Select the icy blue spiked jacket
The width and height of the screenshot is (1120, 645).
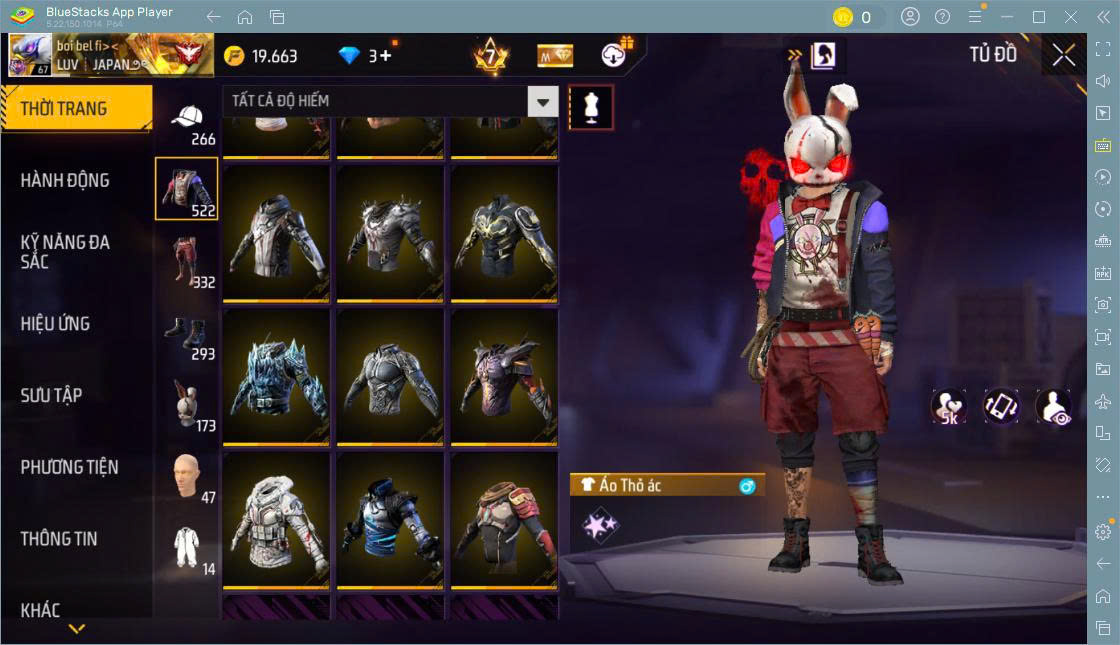(276, 376)
